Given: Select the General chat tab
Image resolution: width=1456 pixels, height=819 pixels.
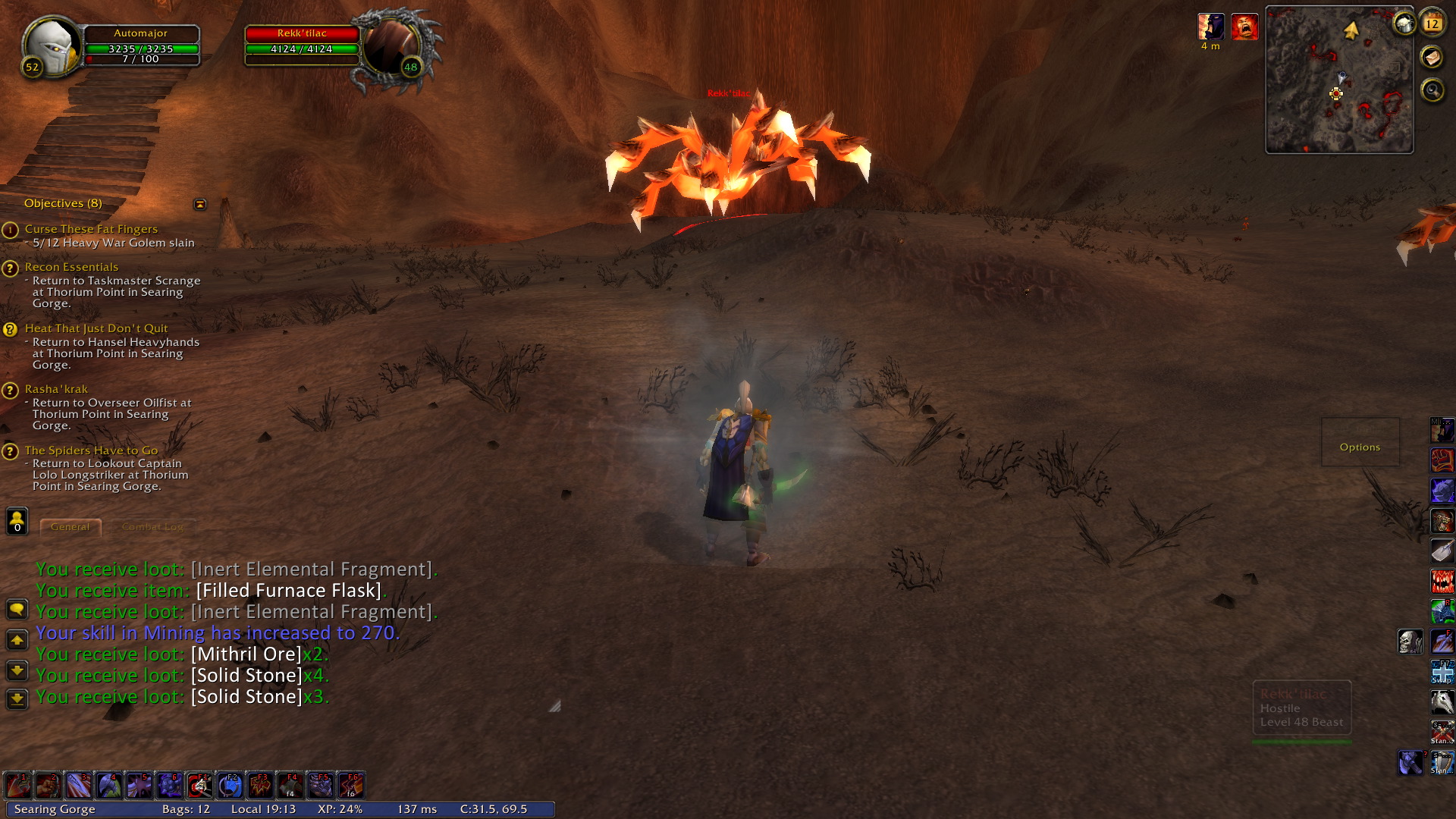Looking at the screenshot, I should [x=70, y=527].
